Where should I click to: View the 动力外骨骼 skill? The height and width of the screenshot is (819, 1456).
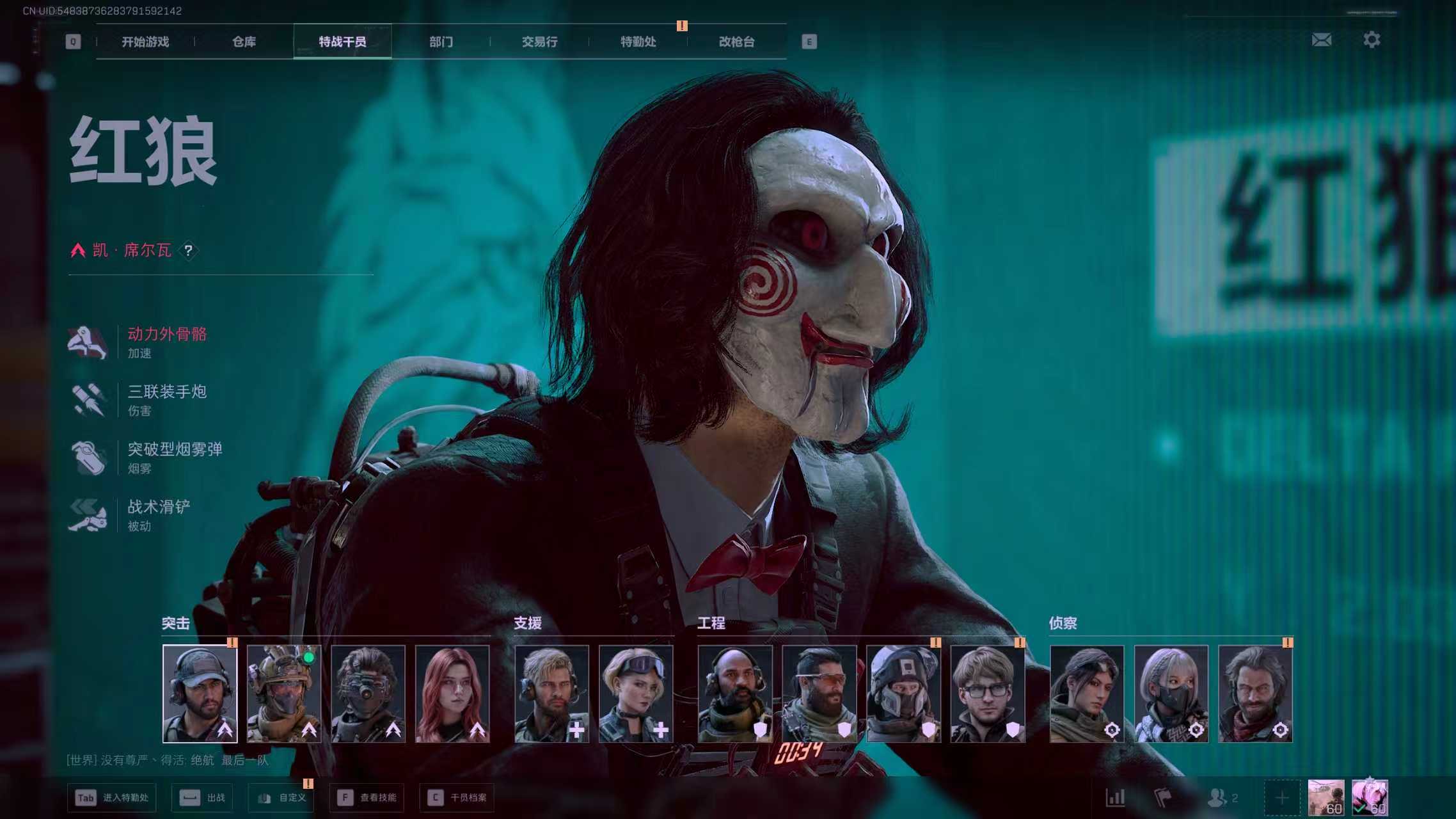point(166,342)
